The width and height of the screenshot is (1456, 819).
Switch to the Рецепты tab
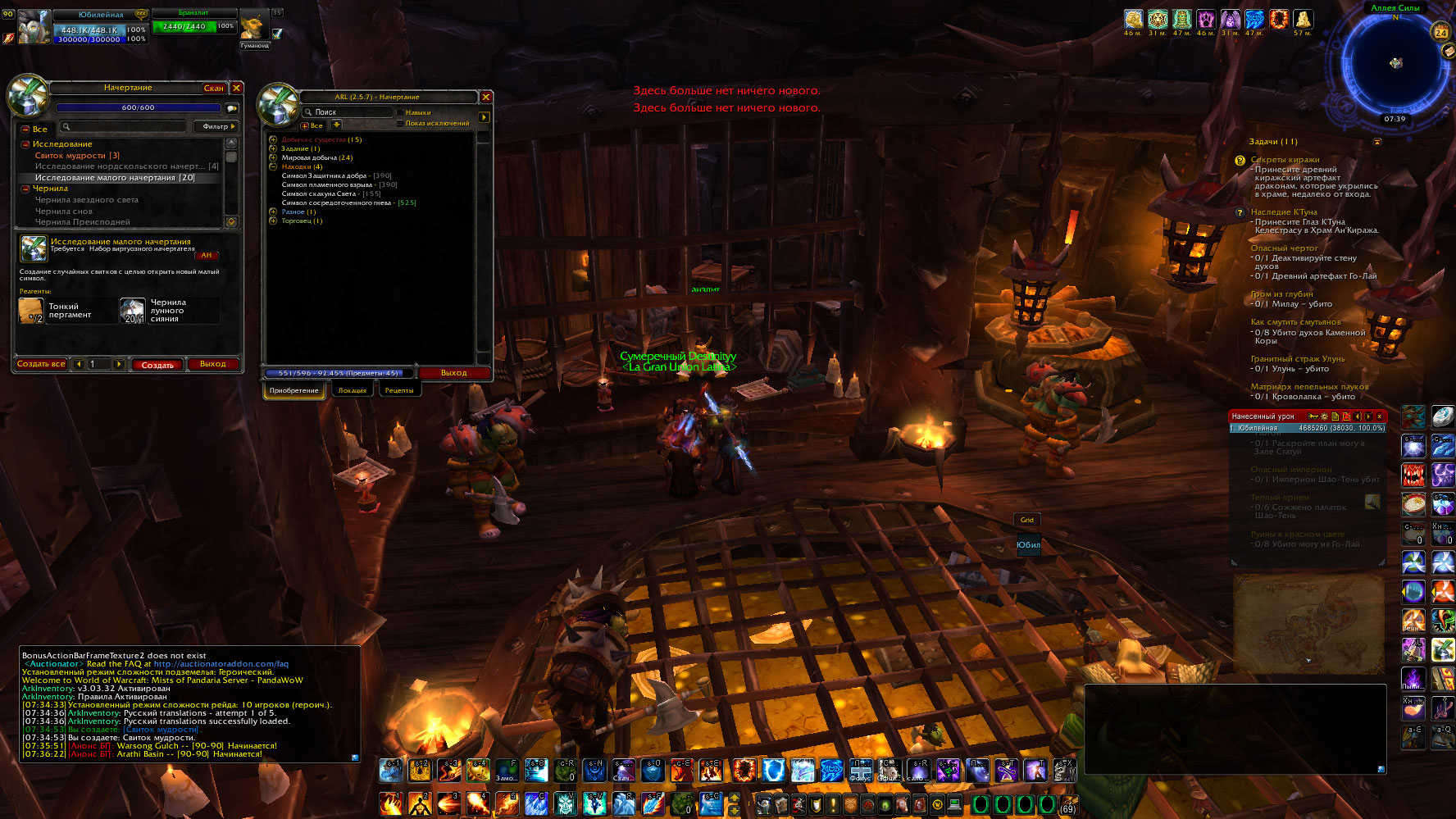399,390
